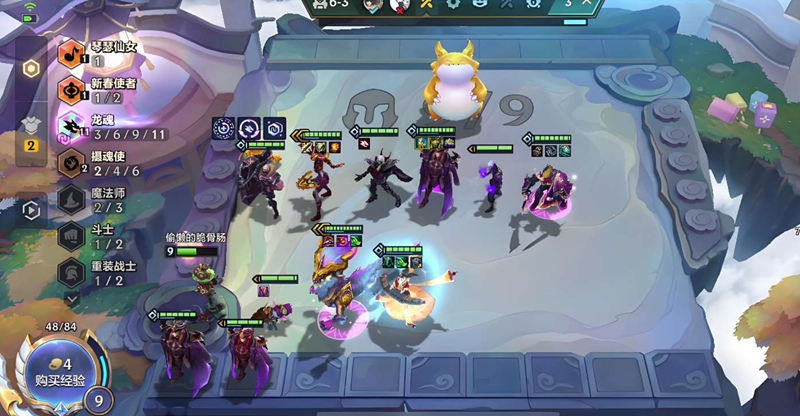Show details for the 龙魂 trait
Image resolution: width=800 pixels, height=416 pixels.
[98, 126]
